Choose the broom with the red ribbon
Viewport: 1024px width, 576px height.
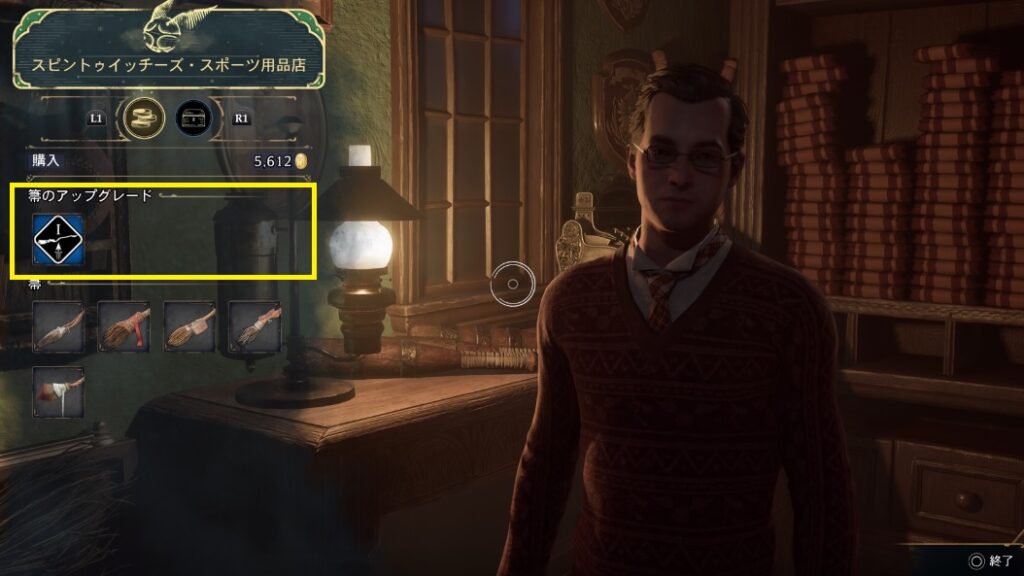point(123,326)
